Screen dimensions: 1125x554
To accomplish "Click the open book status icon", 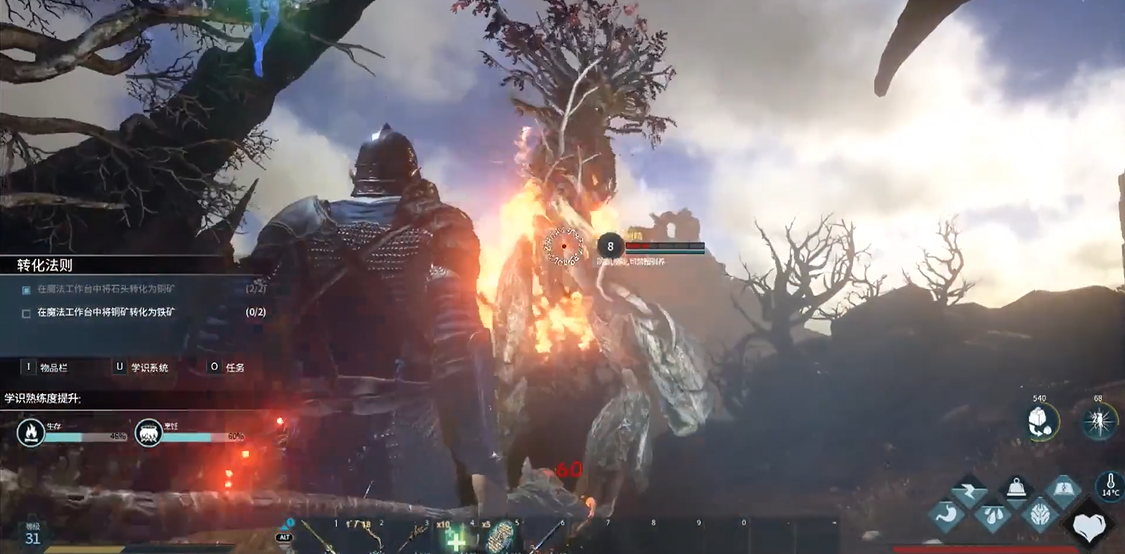I will tap(1064, 490).
